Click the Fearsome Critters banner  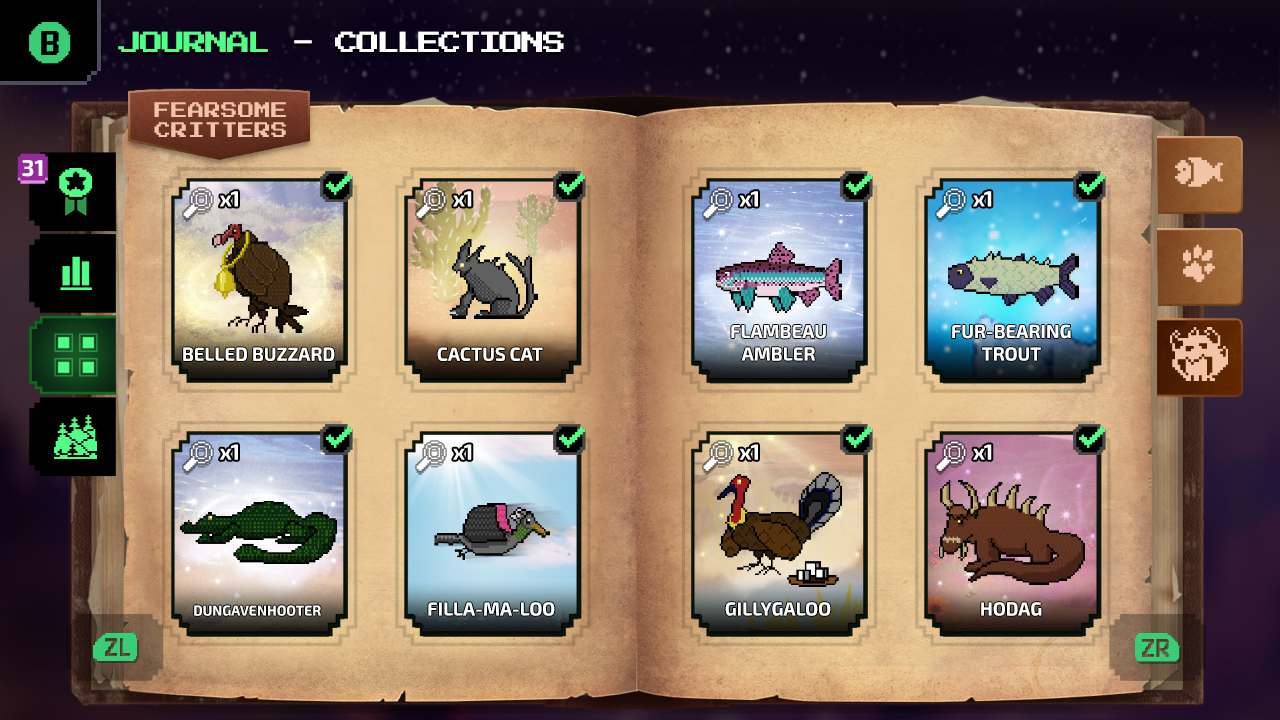tap(218, 118)
